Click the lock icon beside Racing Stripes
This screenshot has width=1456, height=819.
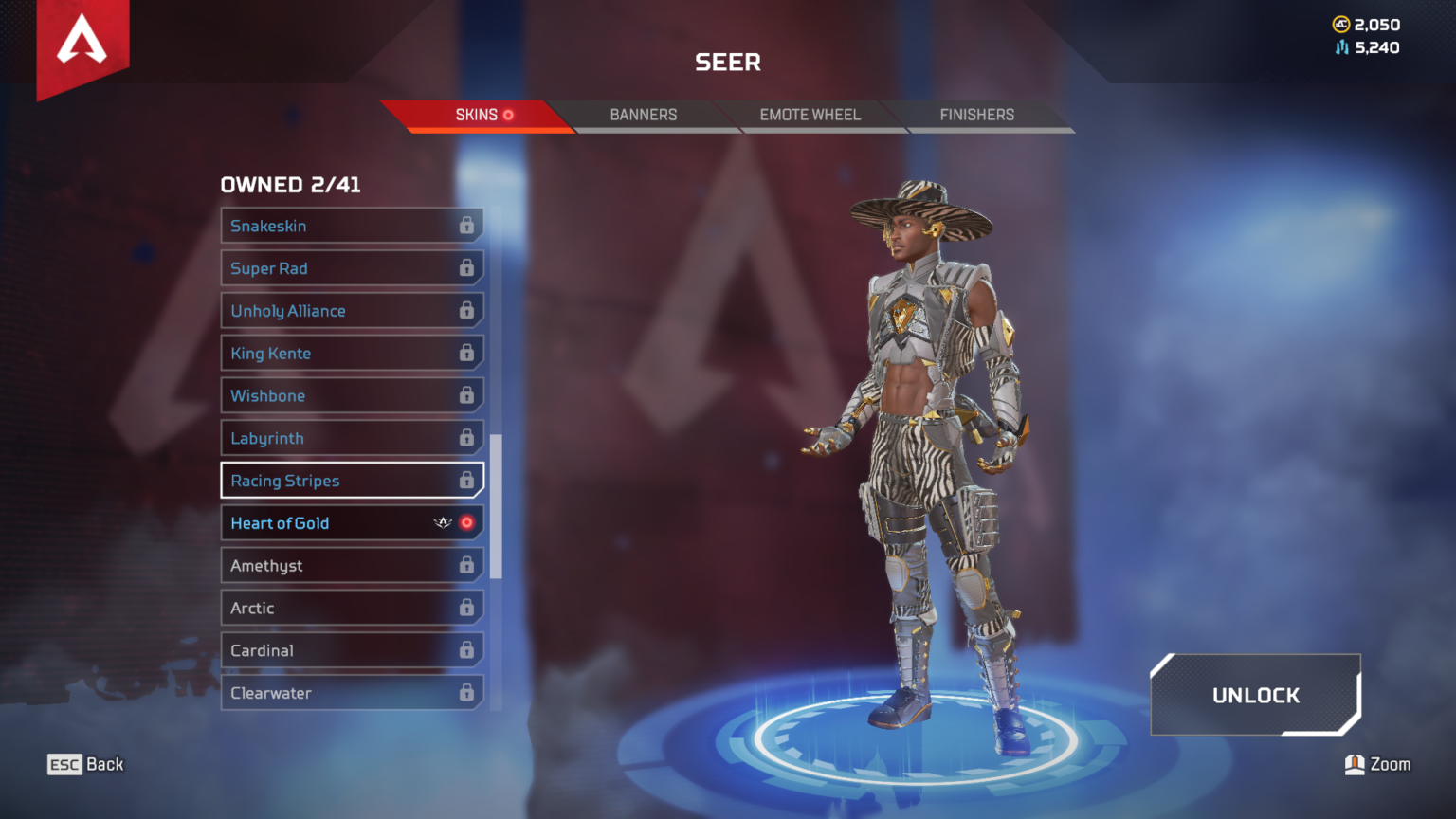(467, 481)
